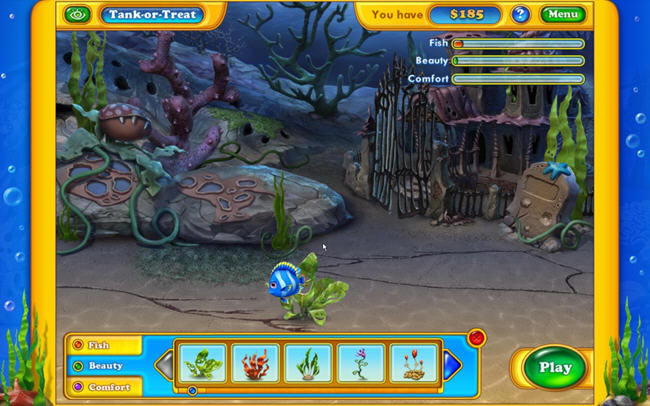Open the Menu
650x406 pixels.
(x=562, y=14)
